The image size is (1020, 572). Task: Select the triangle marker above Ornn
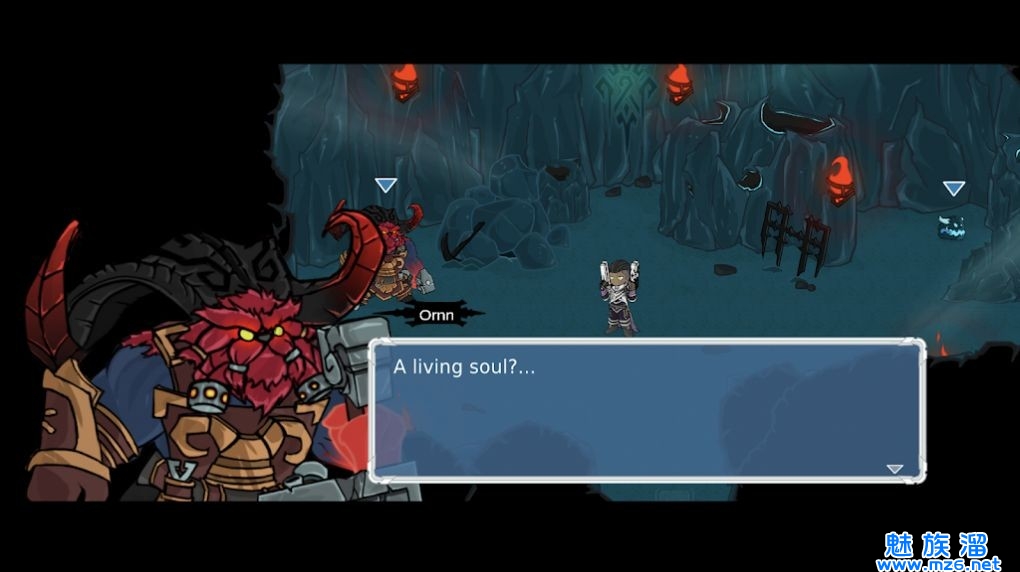tap(386, 185)
